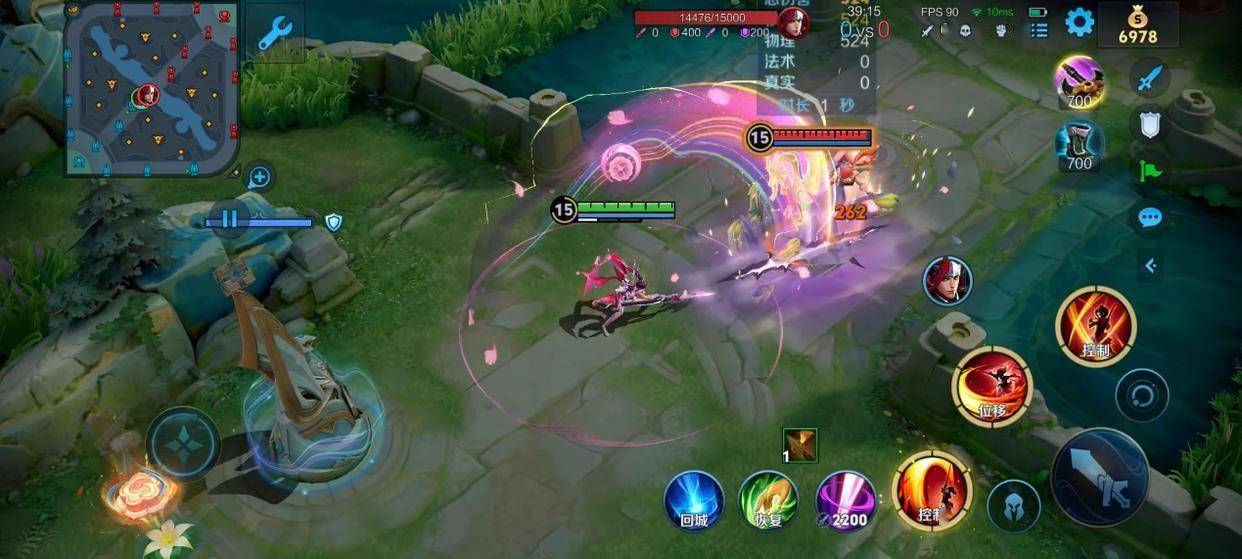1242x559 pixels.
Task: Send the shield defend signal
Action: (1150, 123)
